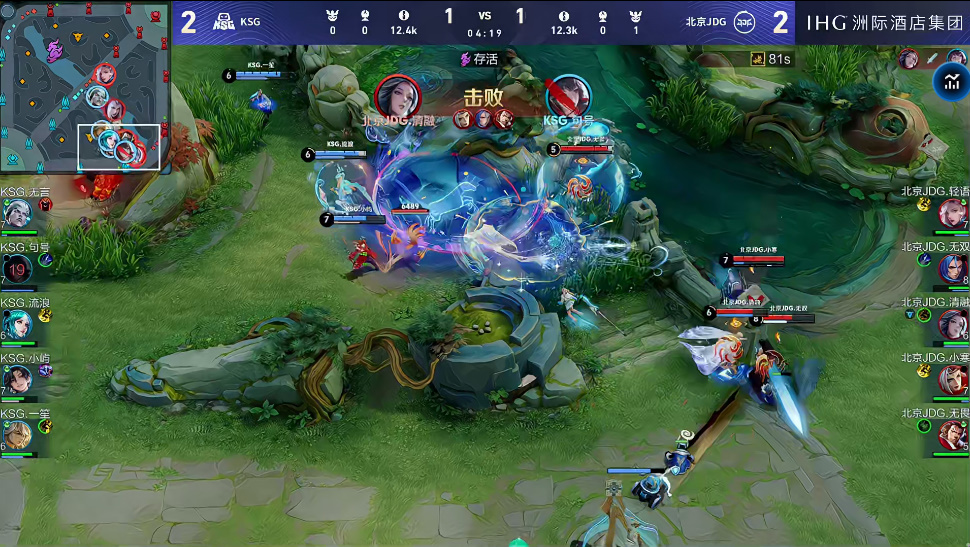The height and width of the screenshot is (547, 970).
Task: Choose 北京JDG.无双 player portrait
Action: 952,269
